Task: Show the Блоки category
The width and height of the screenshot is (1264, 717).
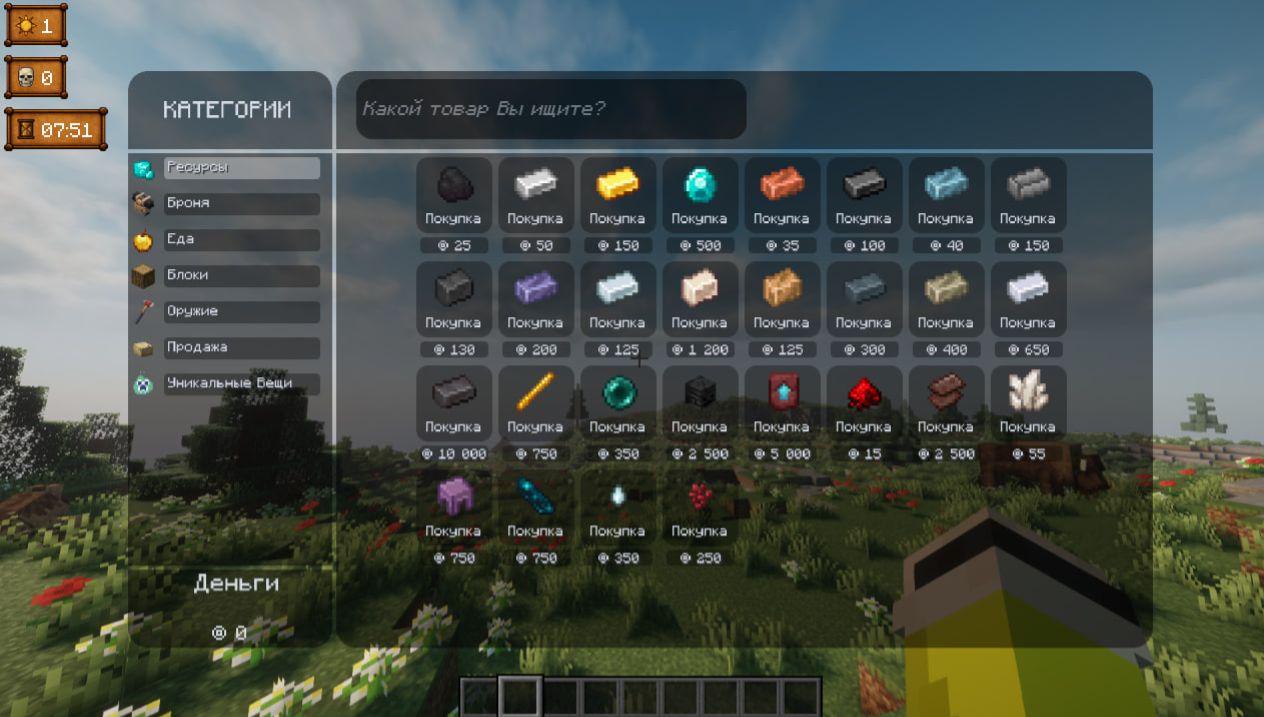Action: click(241, 276)
